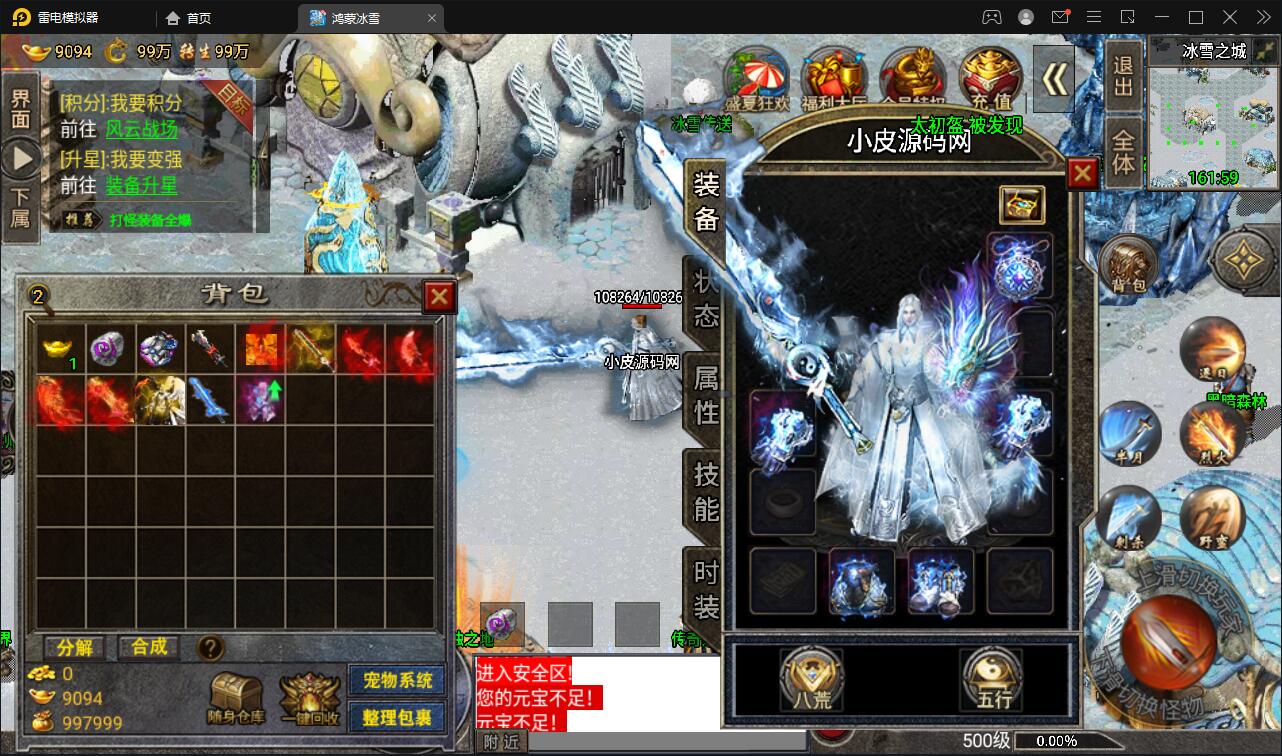Click the tools arrow at titlebar right edge
This screenshot has width=1282, height=756.
click(1262, 16)
